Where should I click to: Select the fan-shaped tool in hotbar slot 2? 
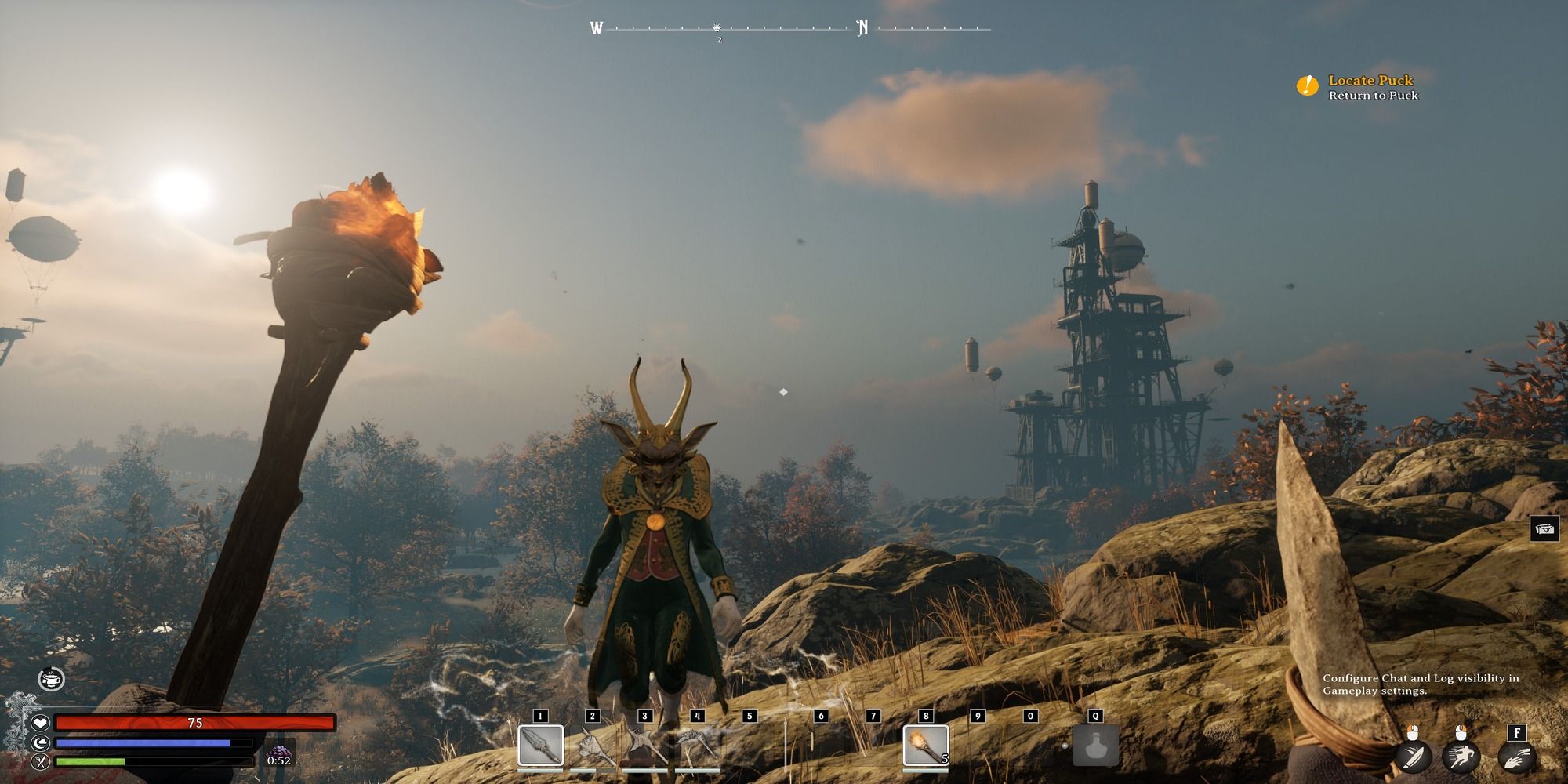coord(592,746)
